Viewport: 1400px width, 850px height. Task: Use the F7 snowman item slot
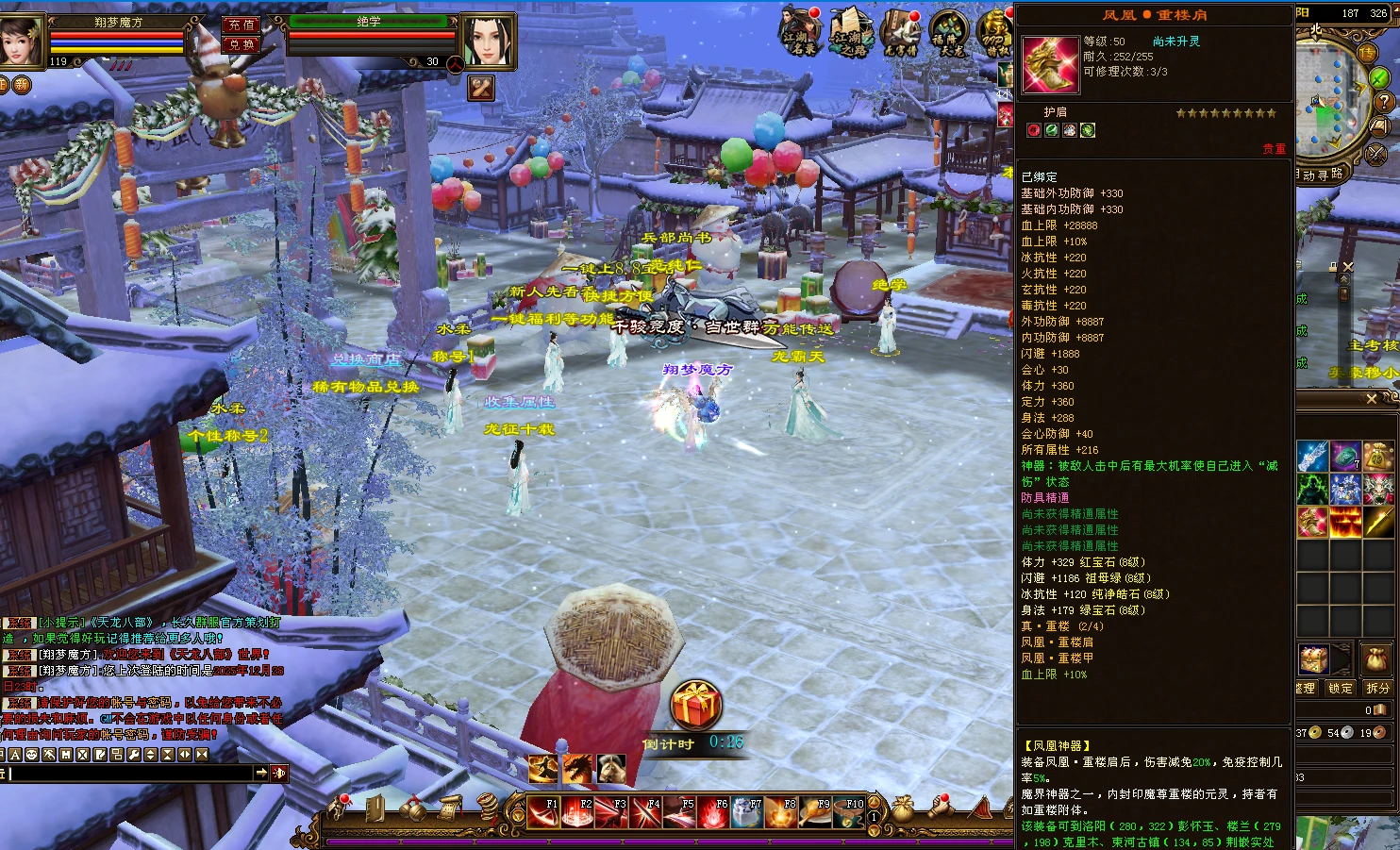click(747, 811)
